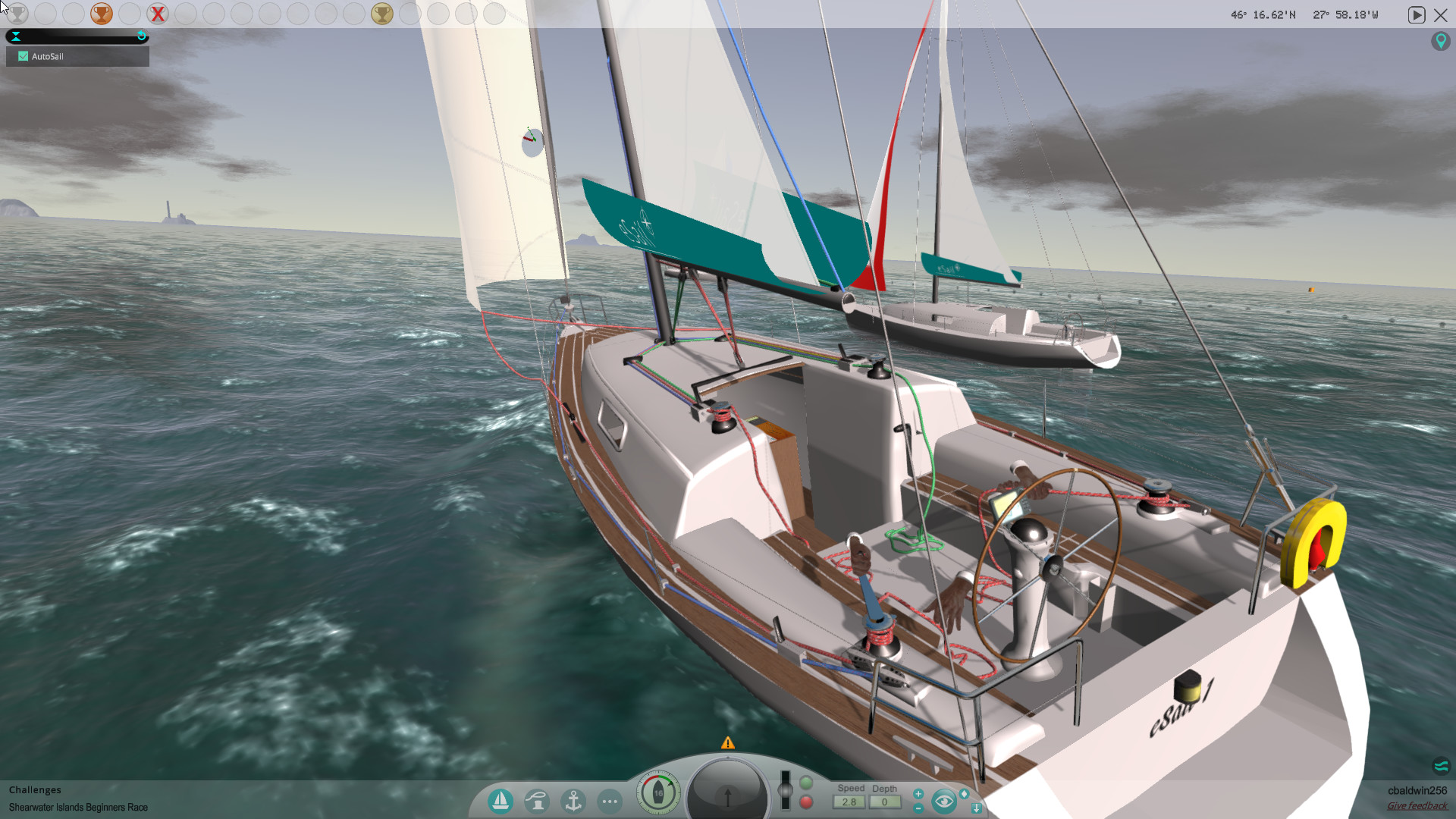Click the location pin icon top right
1456x819 pixels.
pos(1442,41)
